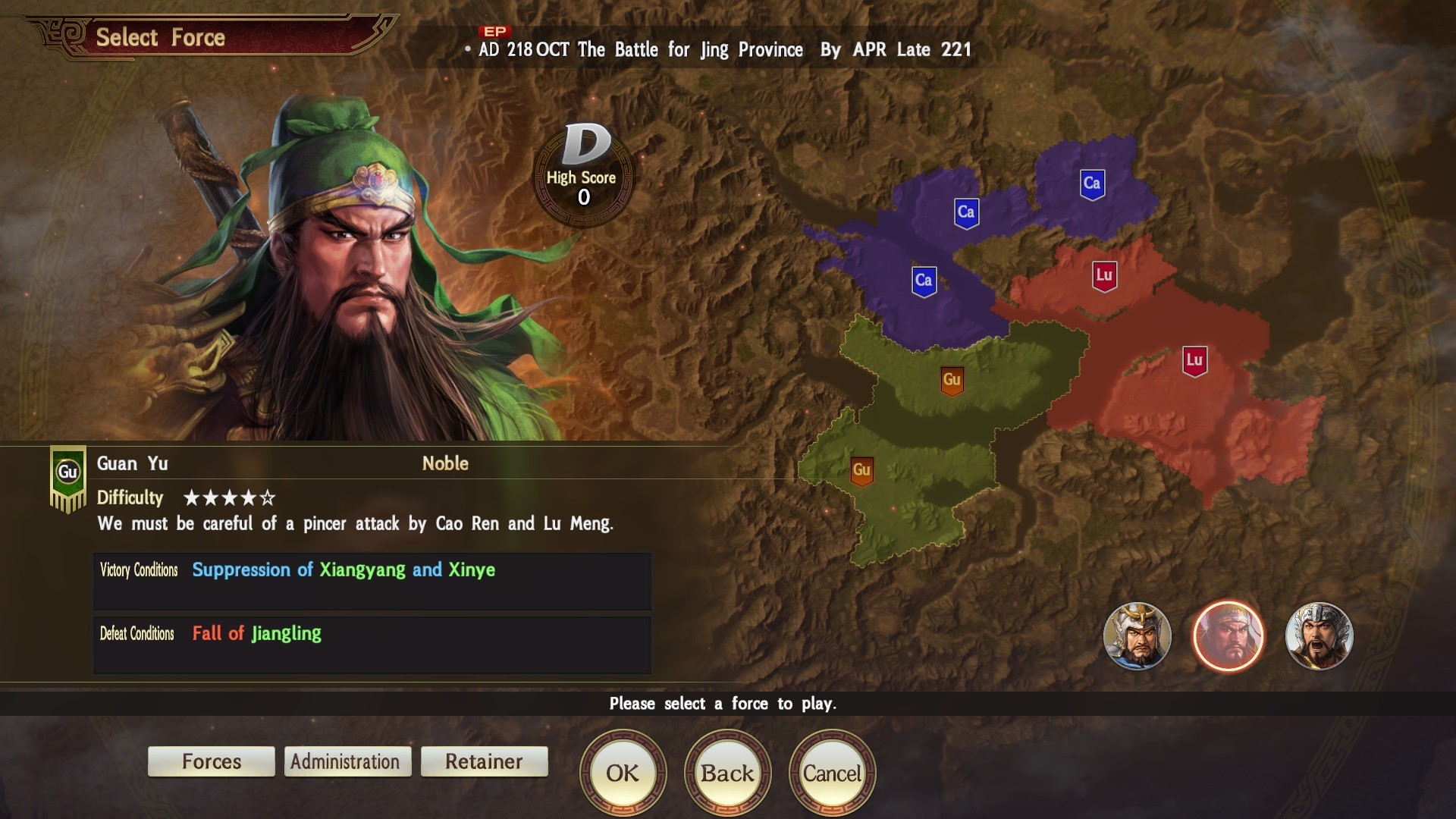Viewport: 1456px width, 819px height.
Task: Choose the left gold-helmet general portrait
Action: (x=1137, y=636)
